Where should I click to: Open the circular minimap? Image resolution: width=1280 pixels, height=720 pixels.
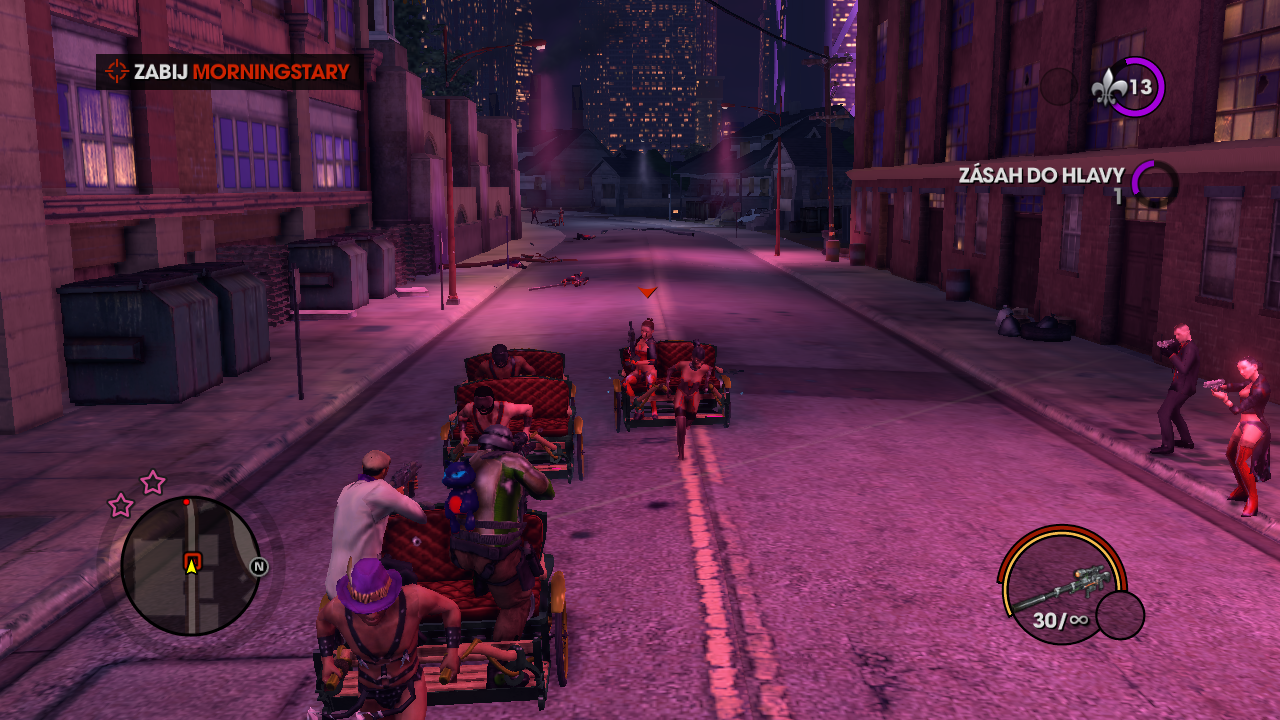click(x=190, y=566)
